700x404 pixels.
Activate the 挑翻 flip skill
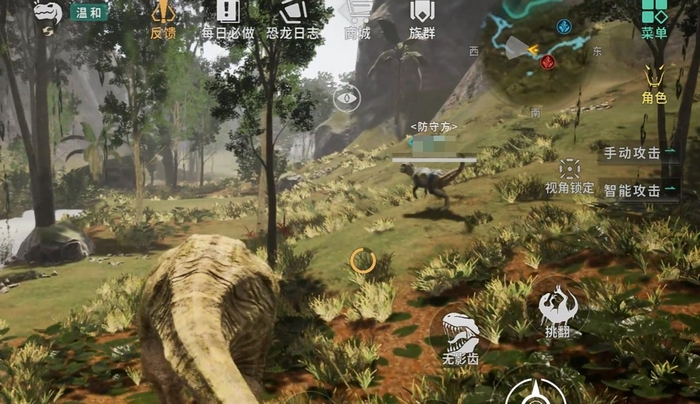tap(557, 309)
